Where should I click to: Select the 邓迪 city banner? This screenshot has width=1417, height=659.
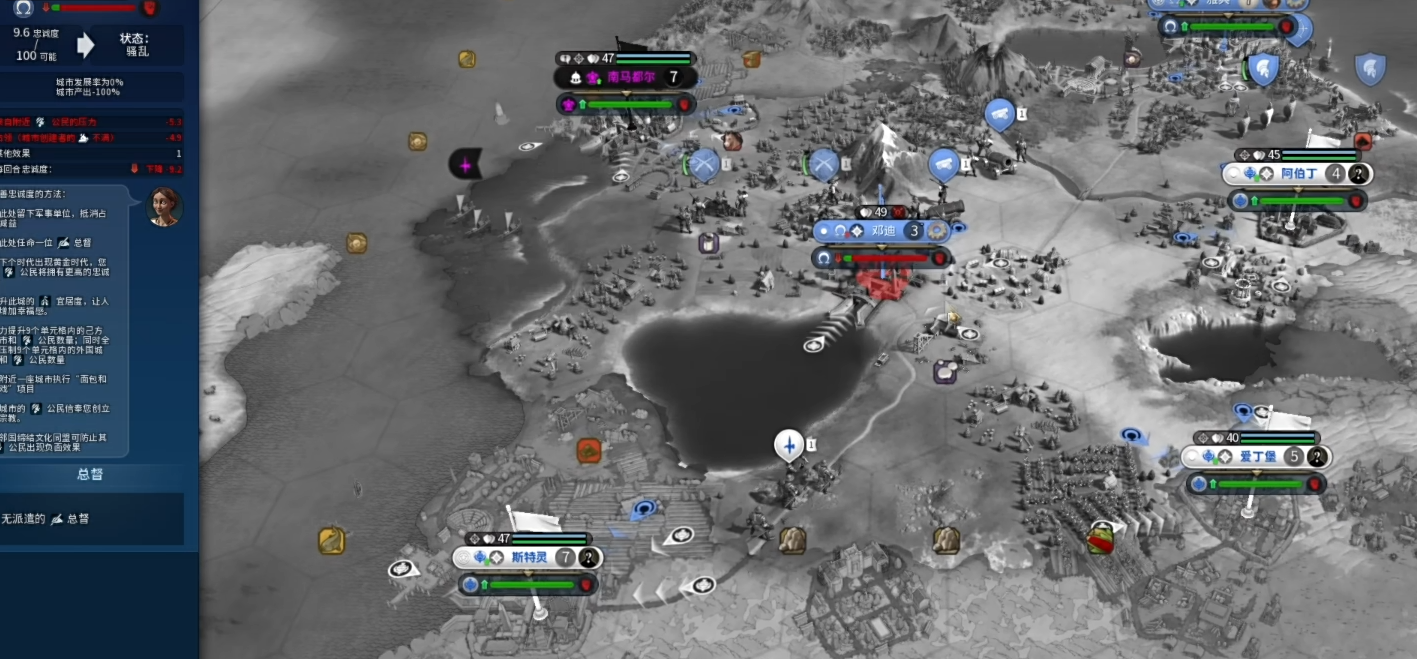(882, 231)
